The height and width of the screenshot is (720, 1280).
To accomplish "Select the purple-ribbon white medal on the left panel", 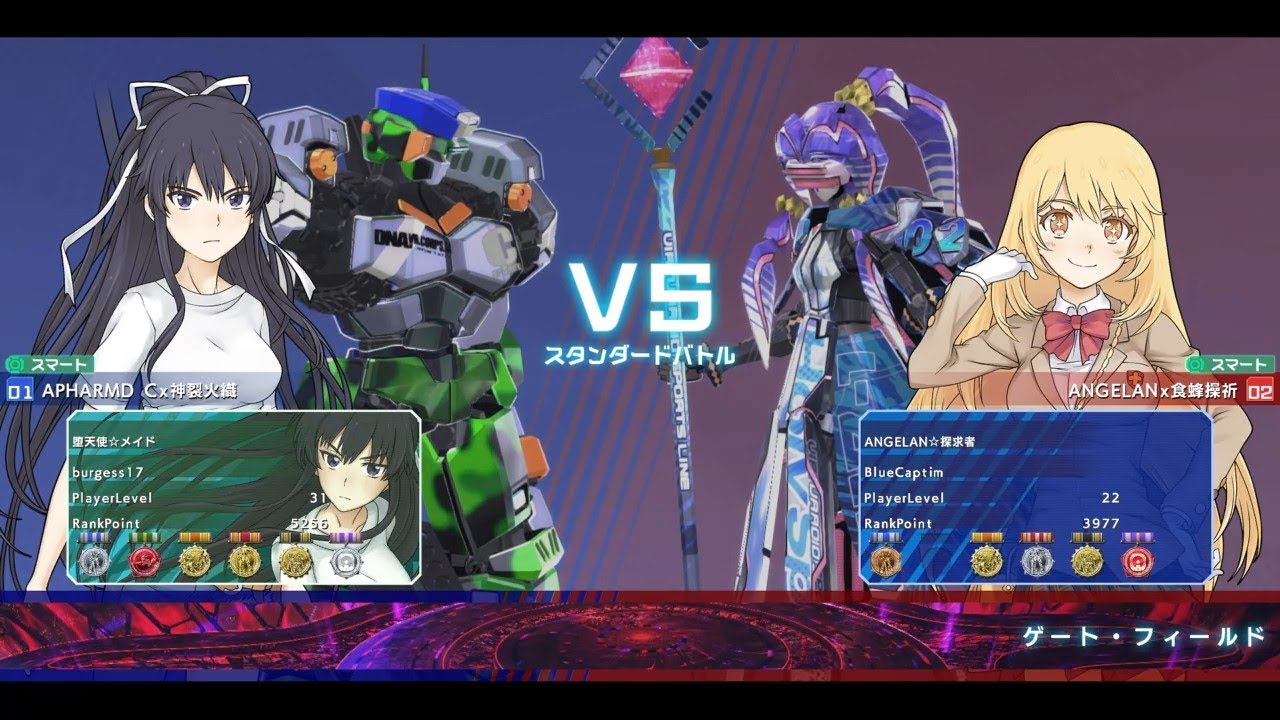I will (348, 560).
